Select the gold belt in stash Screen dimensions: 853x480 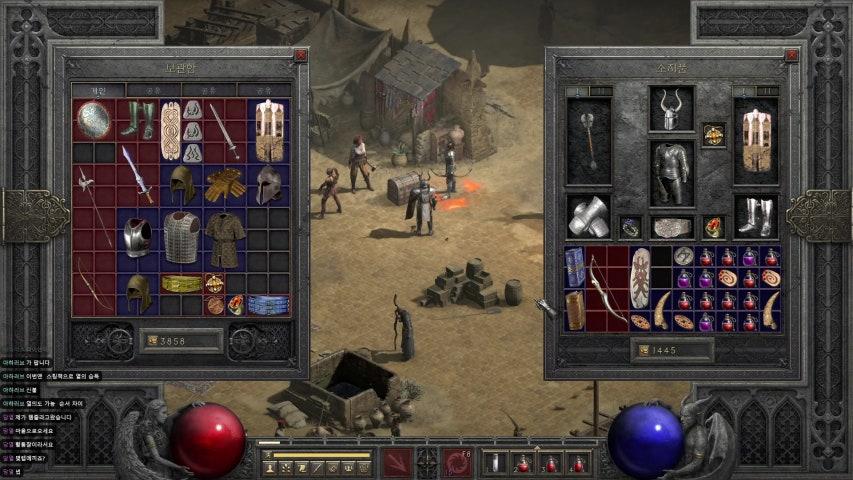coord(181,283)
